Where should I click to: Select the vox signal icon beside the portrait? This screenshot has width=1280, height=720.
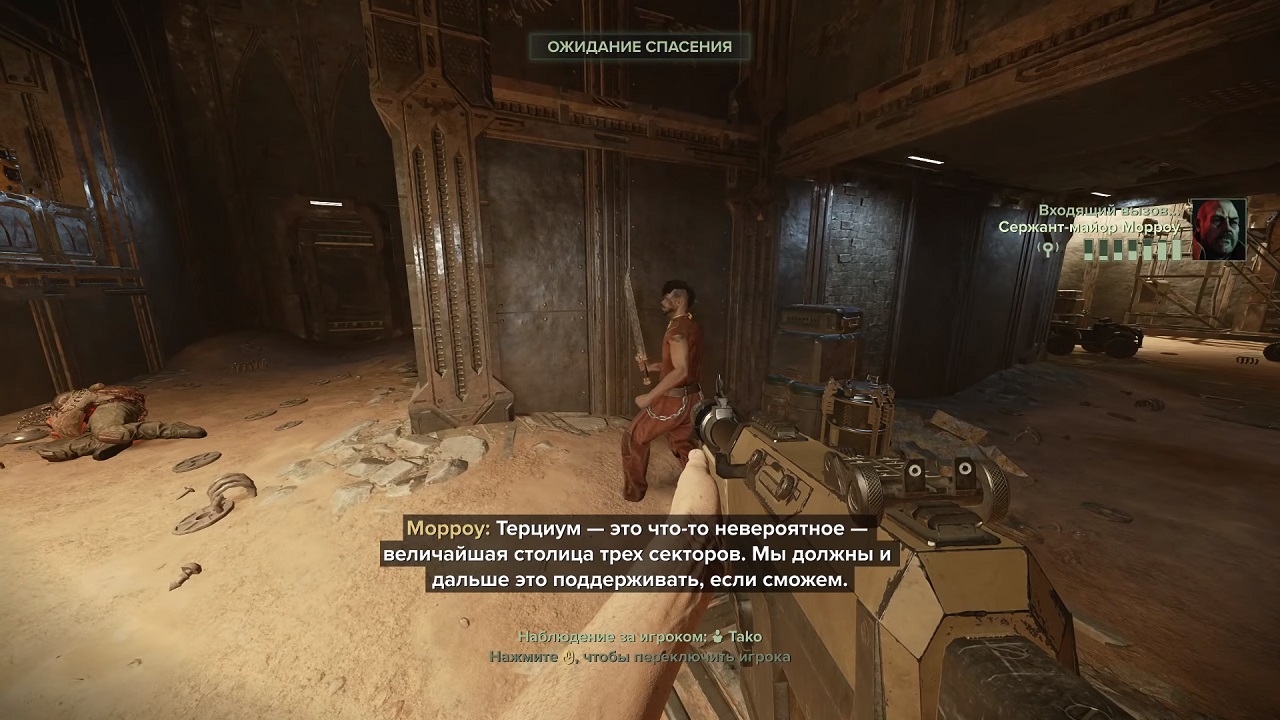[x=1049, y=248]
